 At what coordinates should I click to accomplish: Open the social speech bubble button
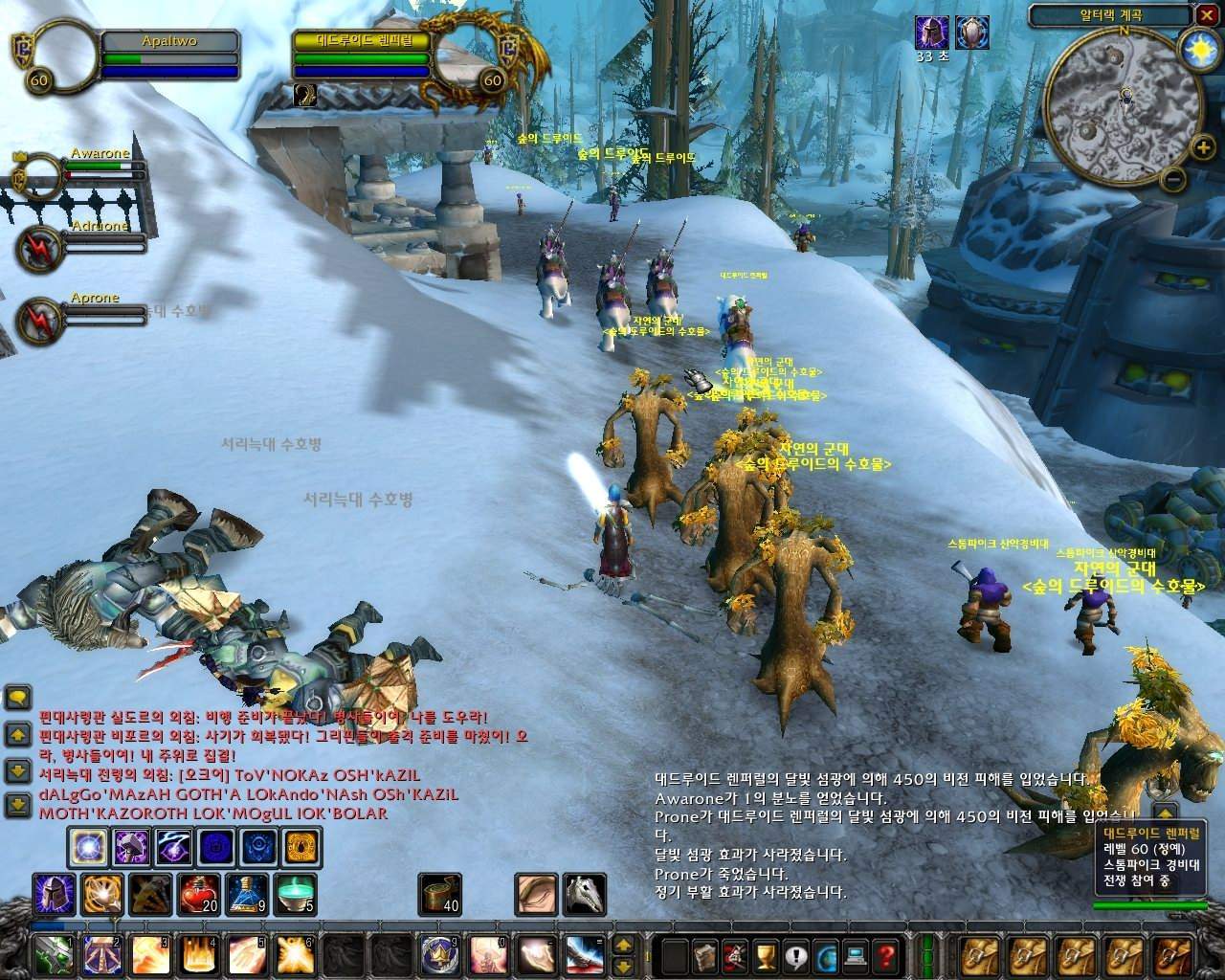click(x=795, y=954)
